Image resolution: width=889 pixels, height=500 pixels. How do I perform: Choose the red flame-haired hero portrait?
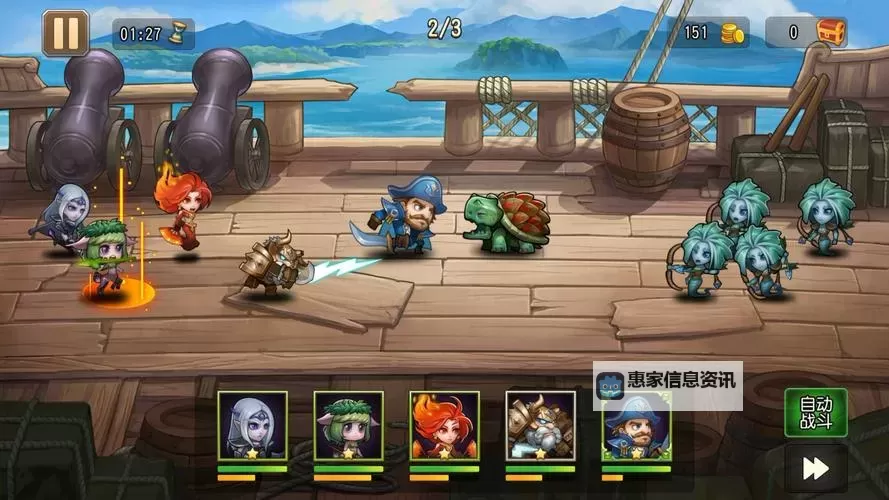click(x=444, y=425)
